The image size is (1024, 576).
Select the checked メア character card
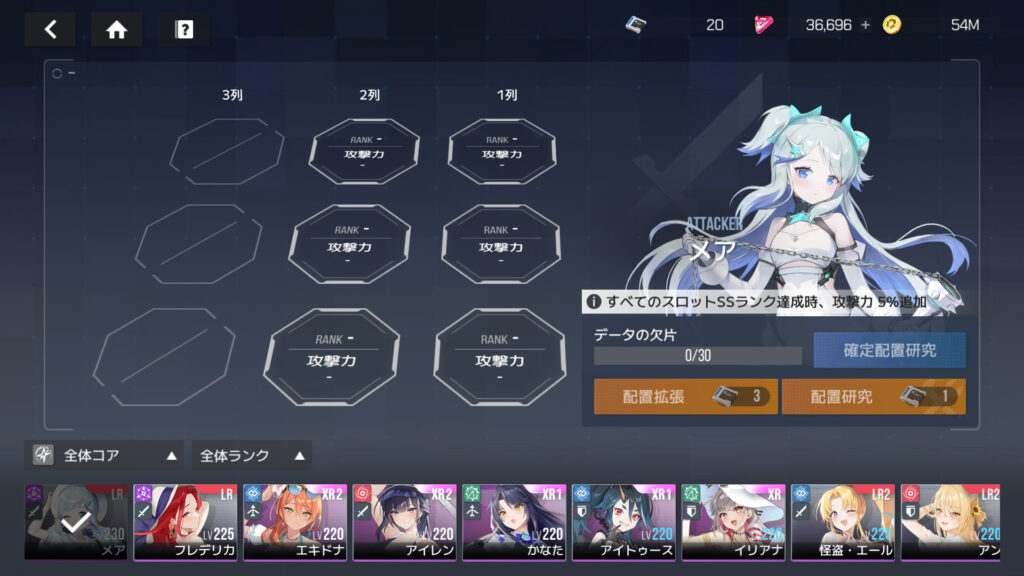pyautogui.click(x=76, y=522)
